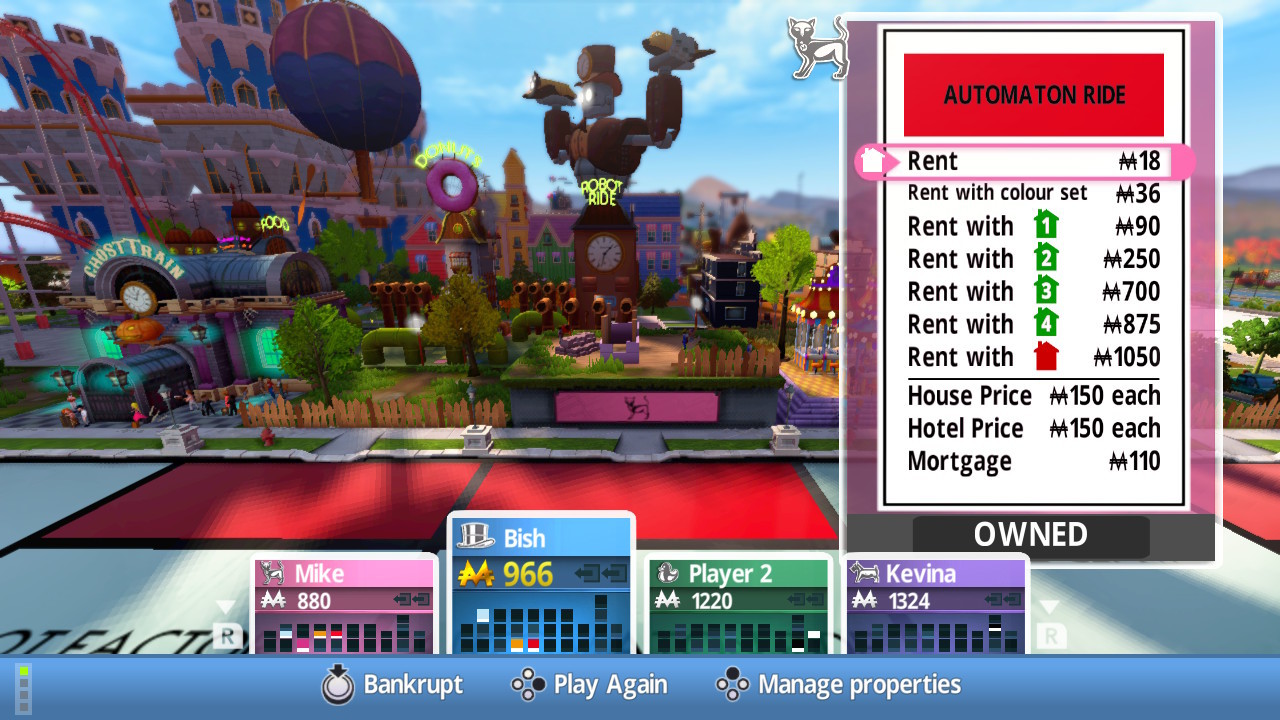Click the Bankrupt controller button icon
This screenshot has height=720, width=1280.
[338, 686]
